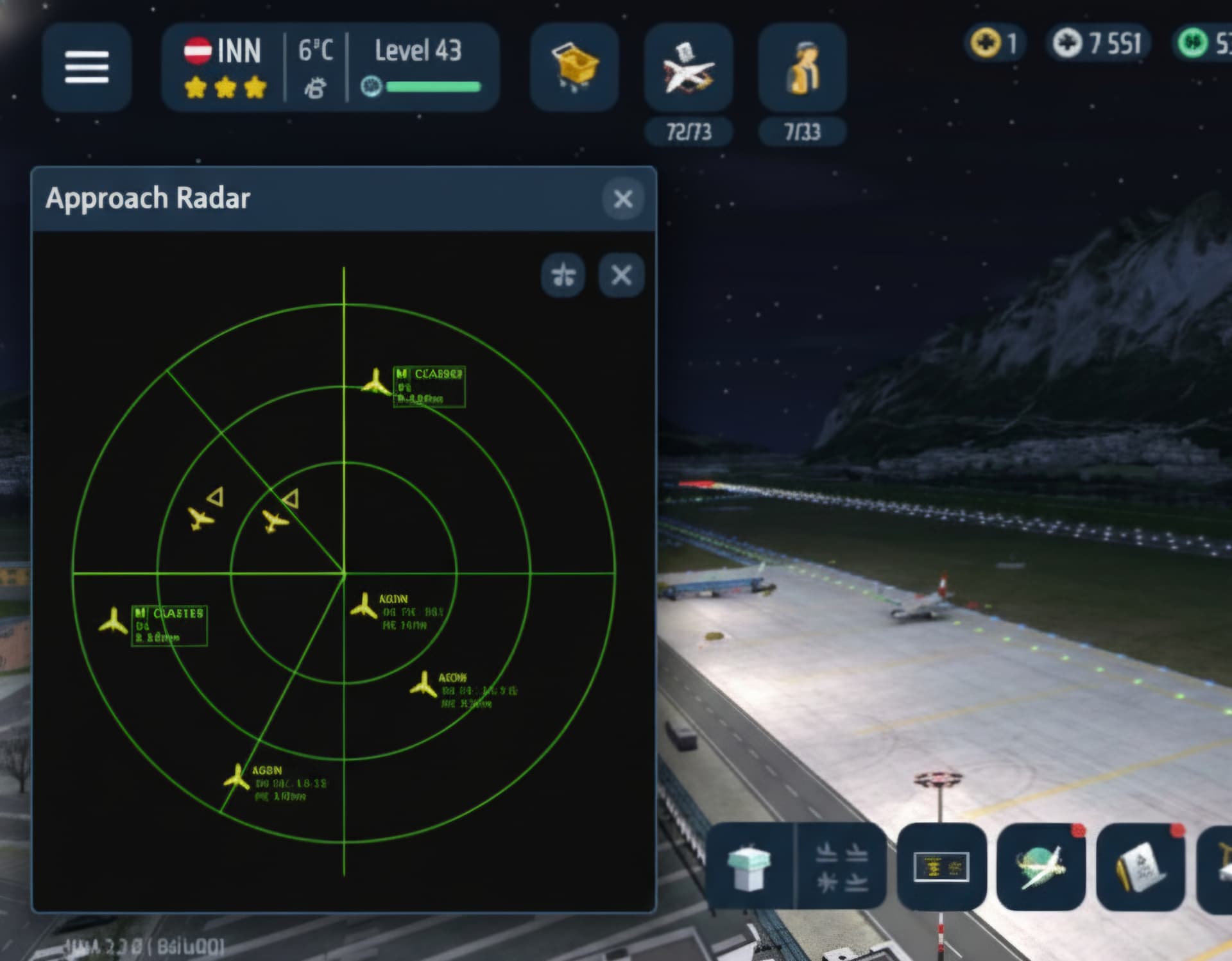Open the globe and airplane destinations map
Screen dimensions: 1232x961
pos(1040,867)
